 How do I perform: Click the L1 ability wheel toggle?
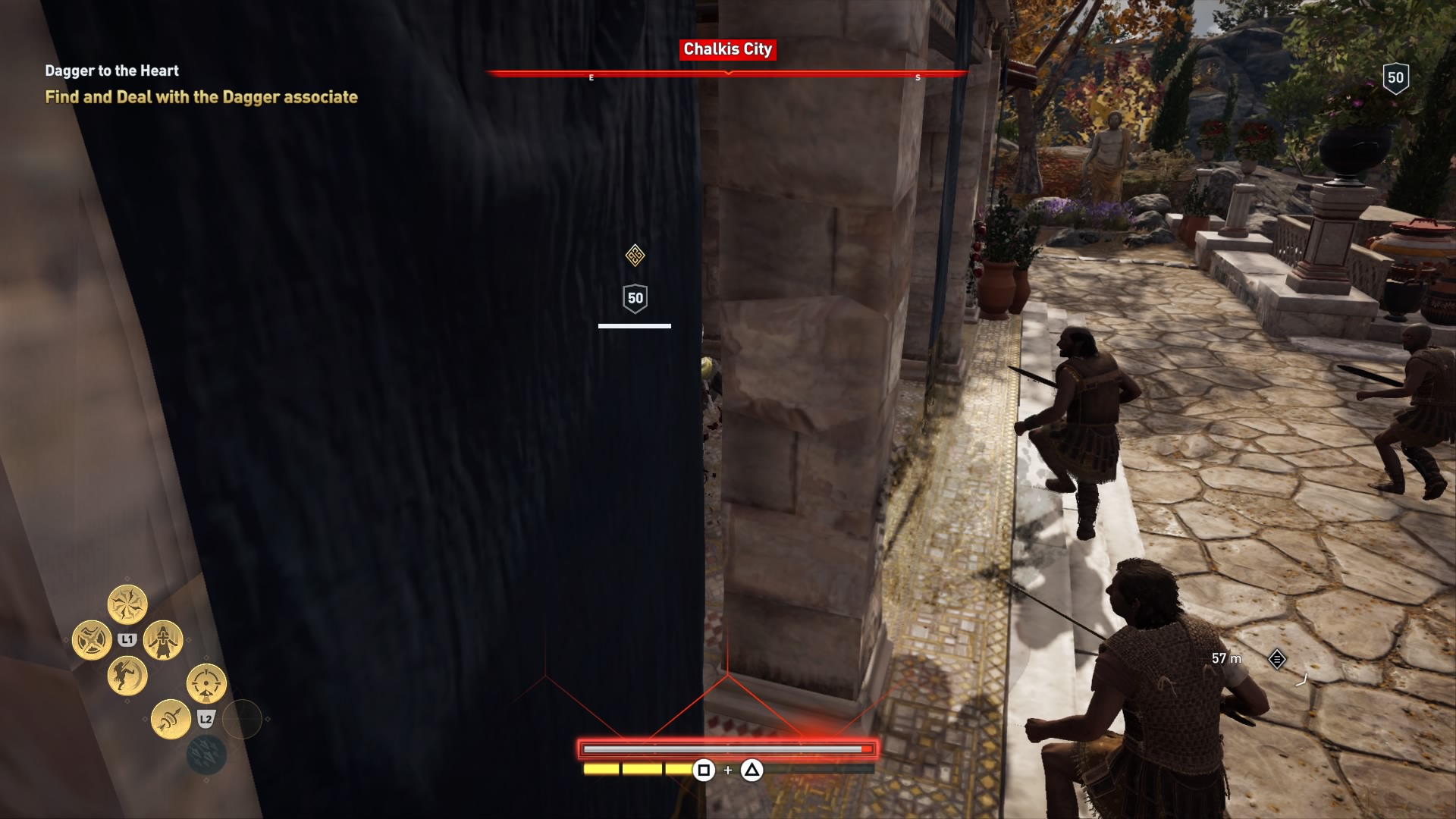click(x=127, y=639)
